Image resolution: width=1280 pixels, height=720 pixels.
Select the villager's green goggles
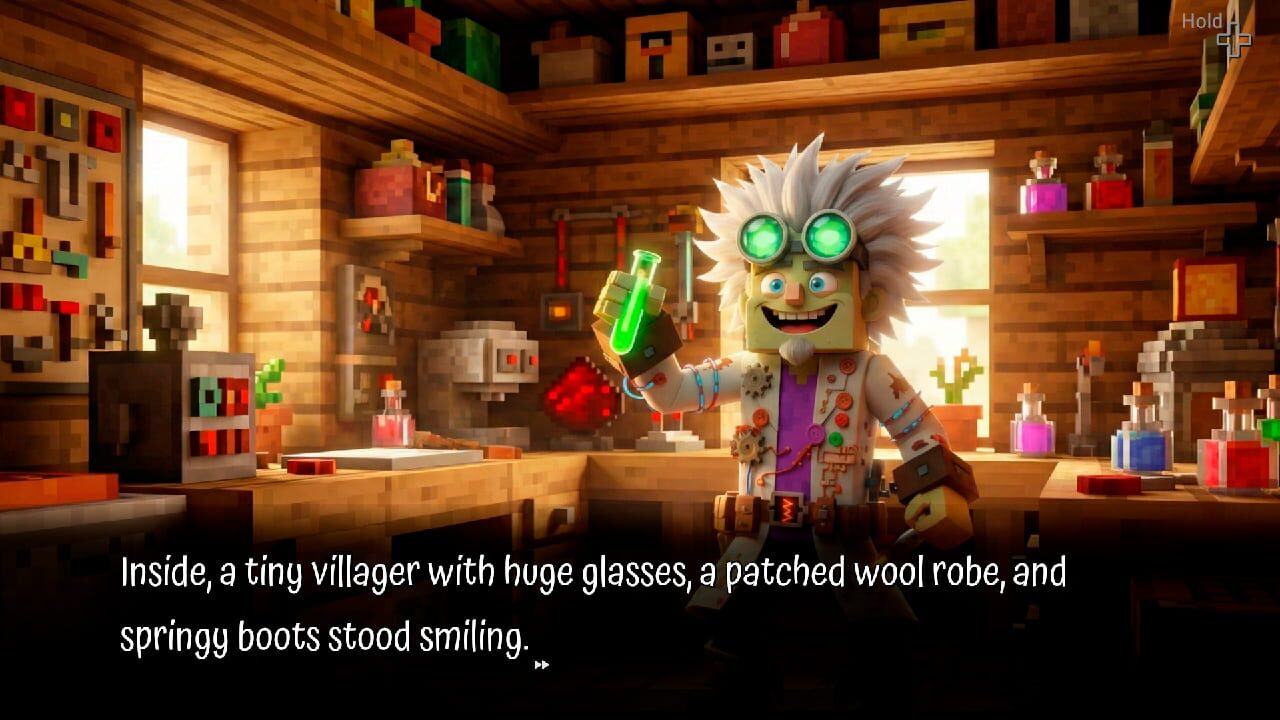(797, 235)
